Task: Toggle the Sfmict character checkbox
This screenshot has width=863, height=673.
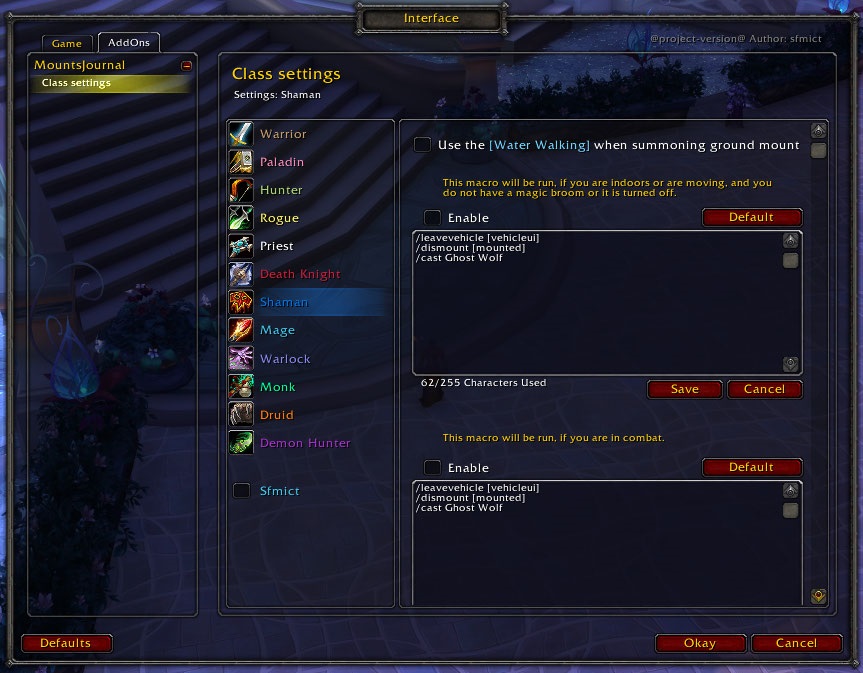Action: 242,491
